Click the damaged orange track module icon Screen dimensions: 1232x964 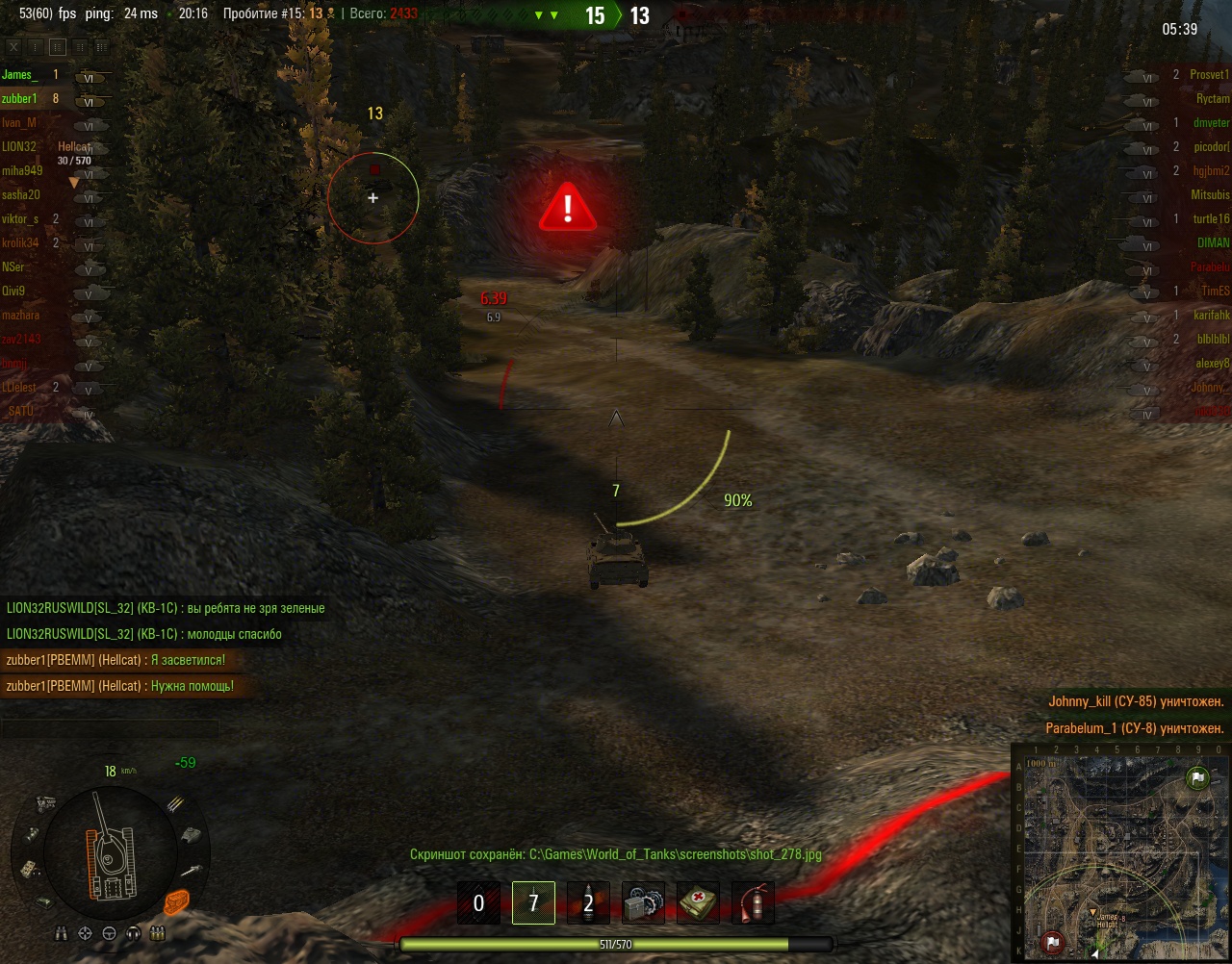pos(175,901)
